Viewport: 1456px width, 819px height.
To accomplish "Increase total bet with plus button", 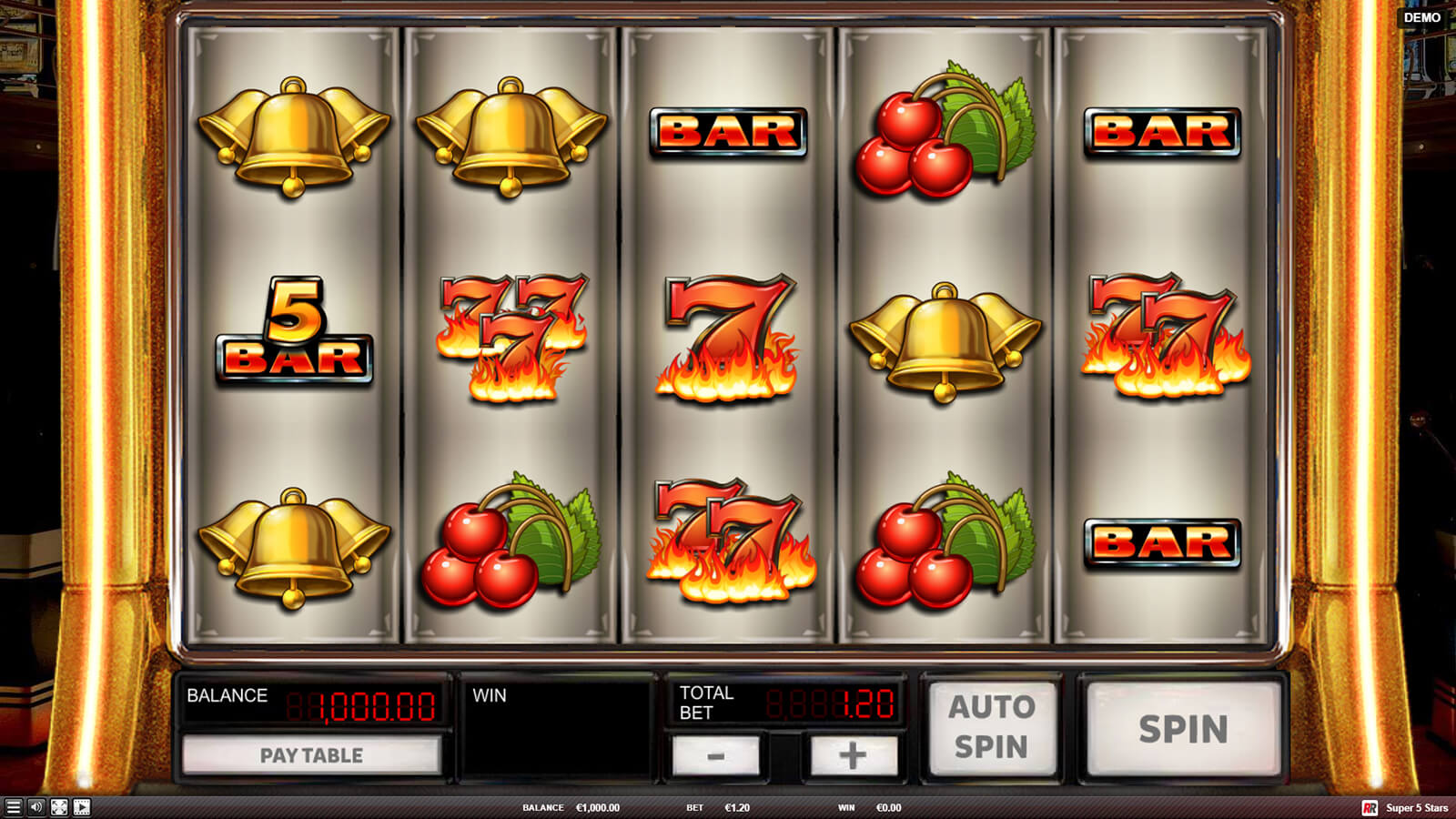I will click(853, 755).
